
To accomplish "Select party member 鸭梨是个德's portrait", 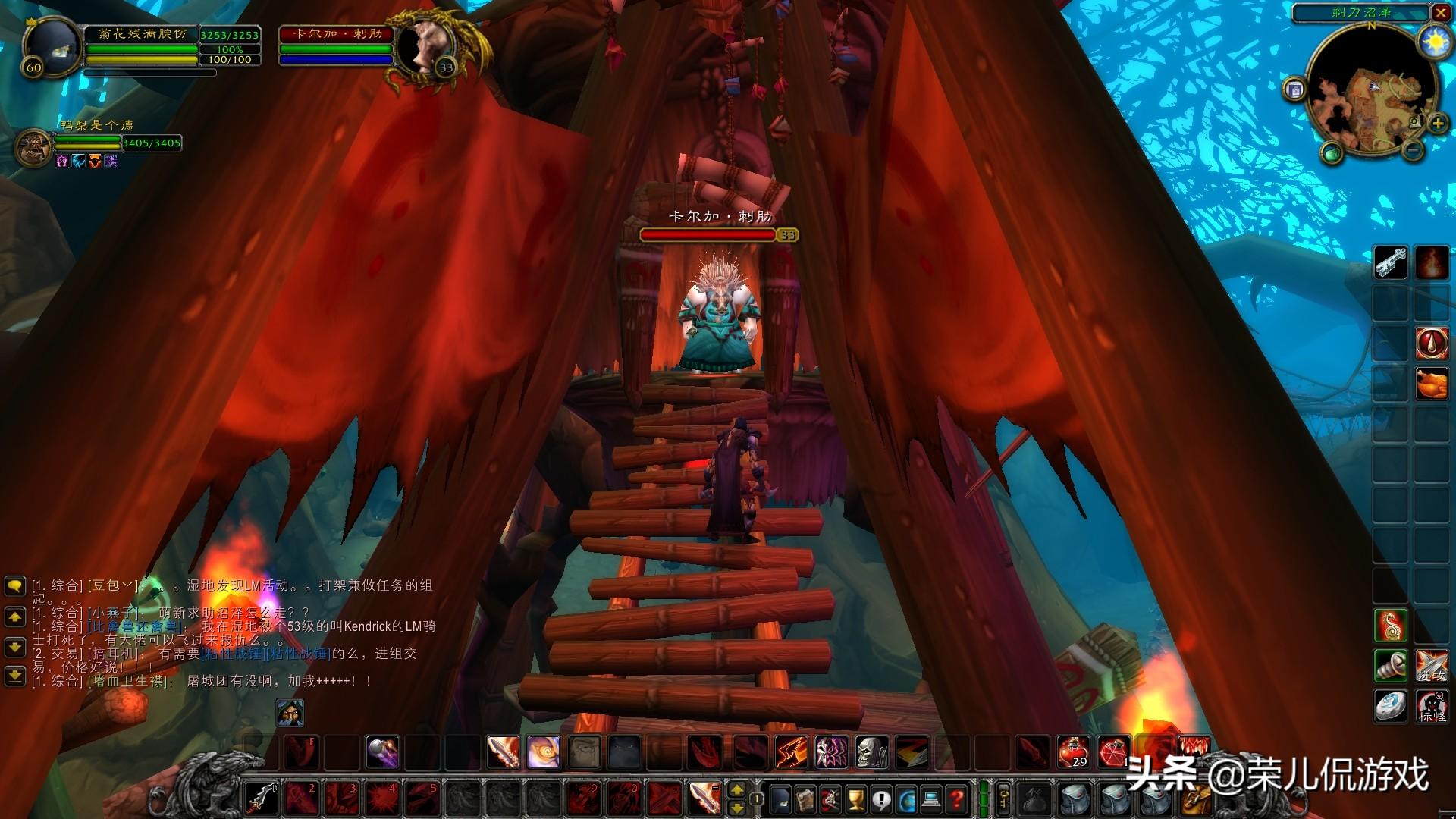I will click(34, 146).
